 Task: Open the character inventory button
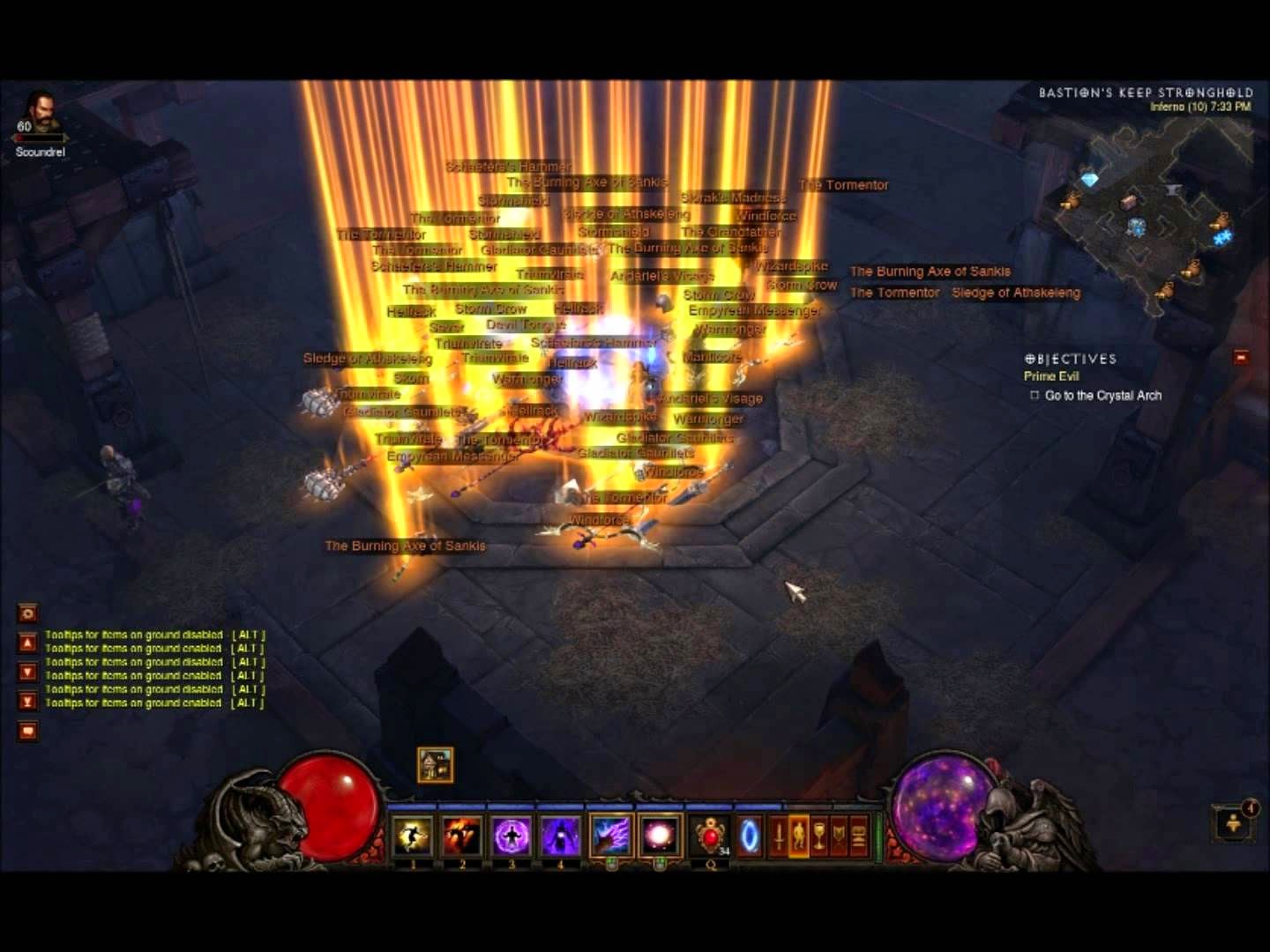pyautogui.click(x=799, y=835)
